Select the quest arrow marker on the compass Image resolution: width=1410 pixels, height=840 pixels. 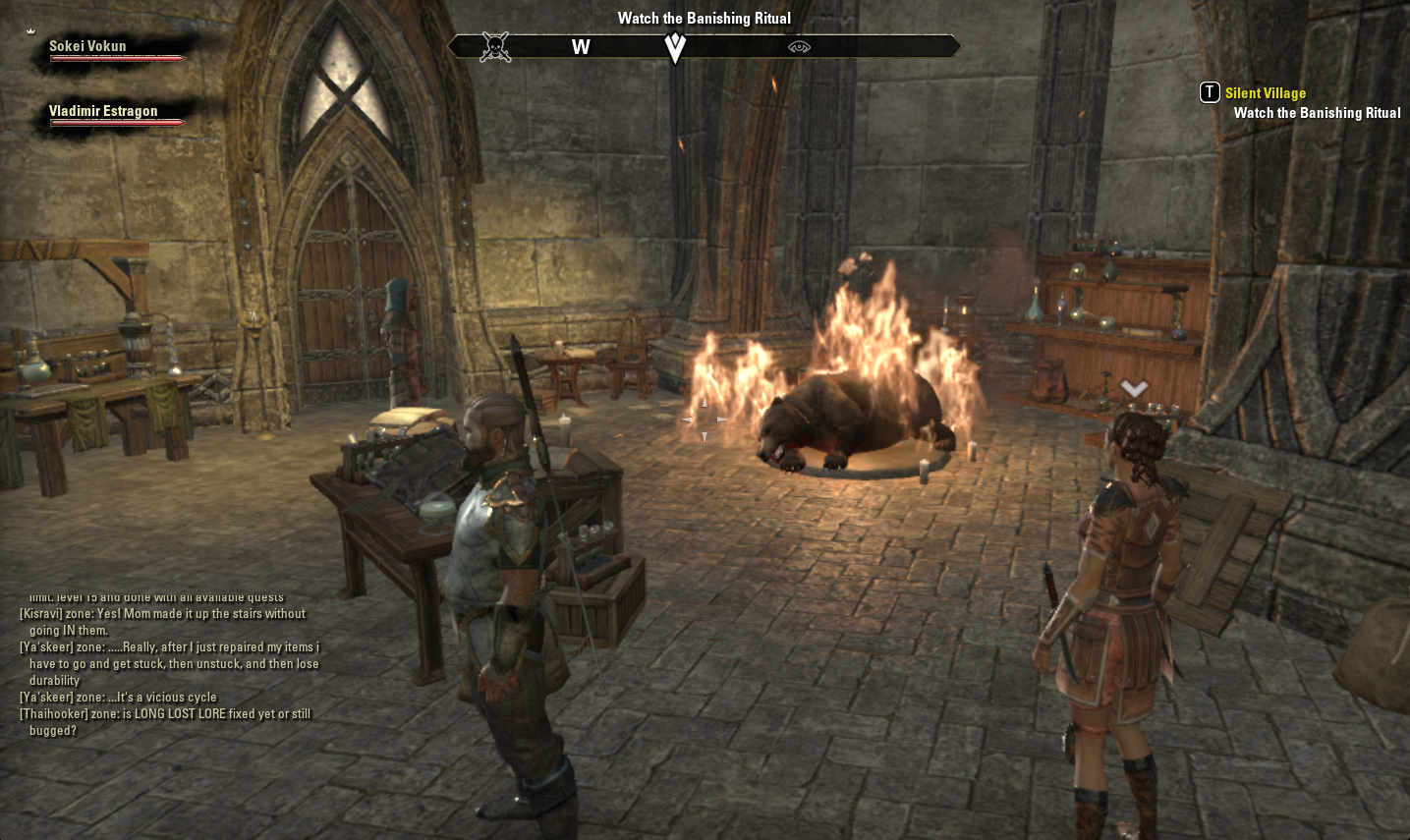675,47
